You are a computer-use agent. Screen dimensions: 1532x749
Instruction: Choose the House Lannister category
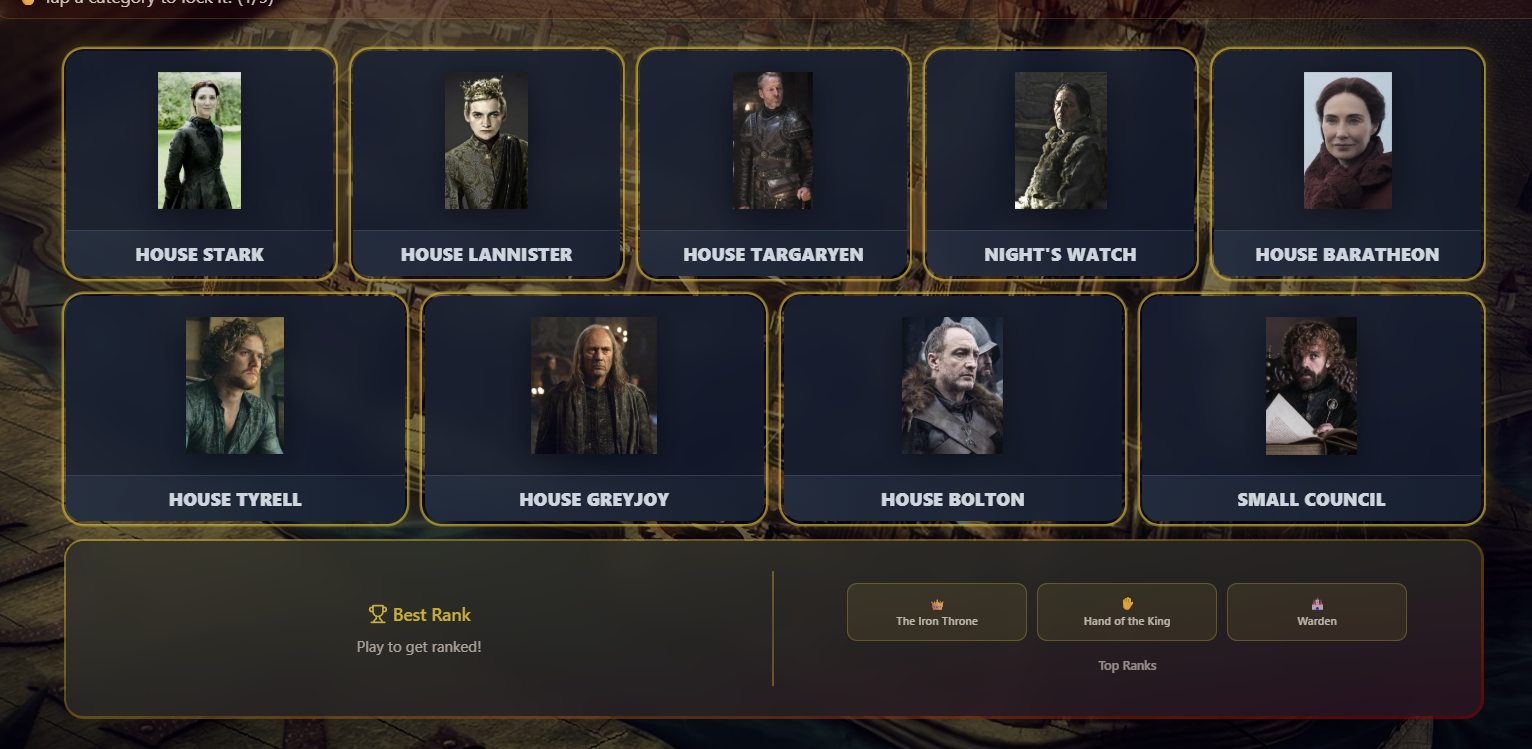pyautogui.click(x=487, y=164)
